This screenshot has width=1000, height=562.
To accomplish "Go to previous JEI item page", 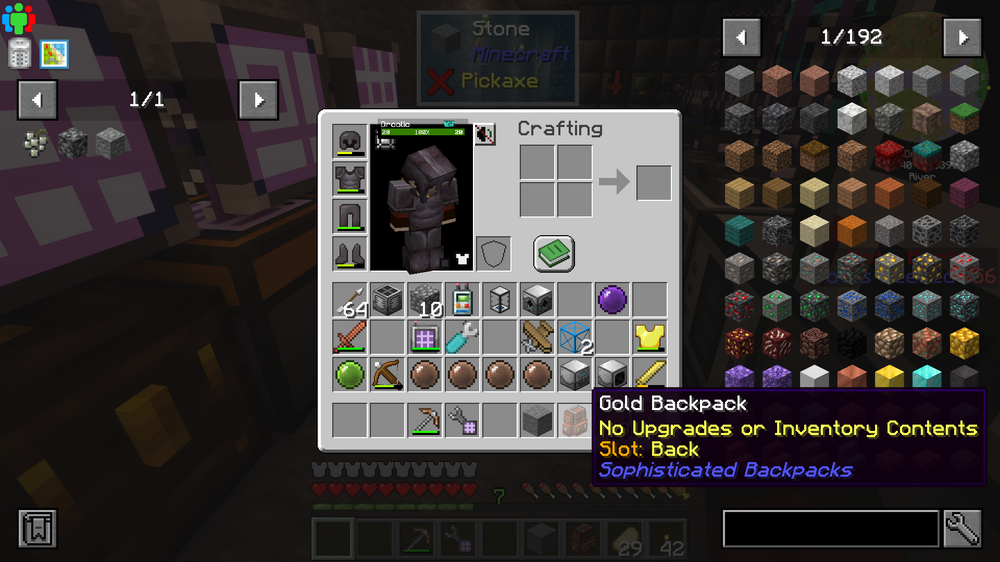I will tap(741, 38).
